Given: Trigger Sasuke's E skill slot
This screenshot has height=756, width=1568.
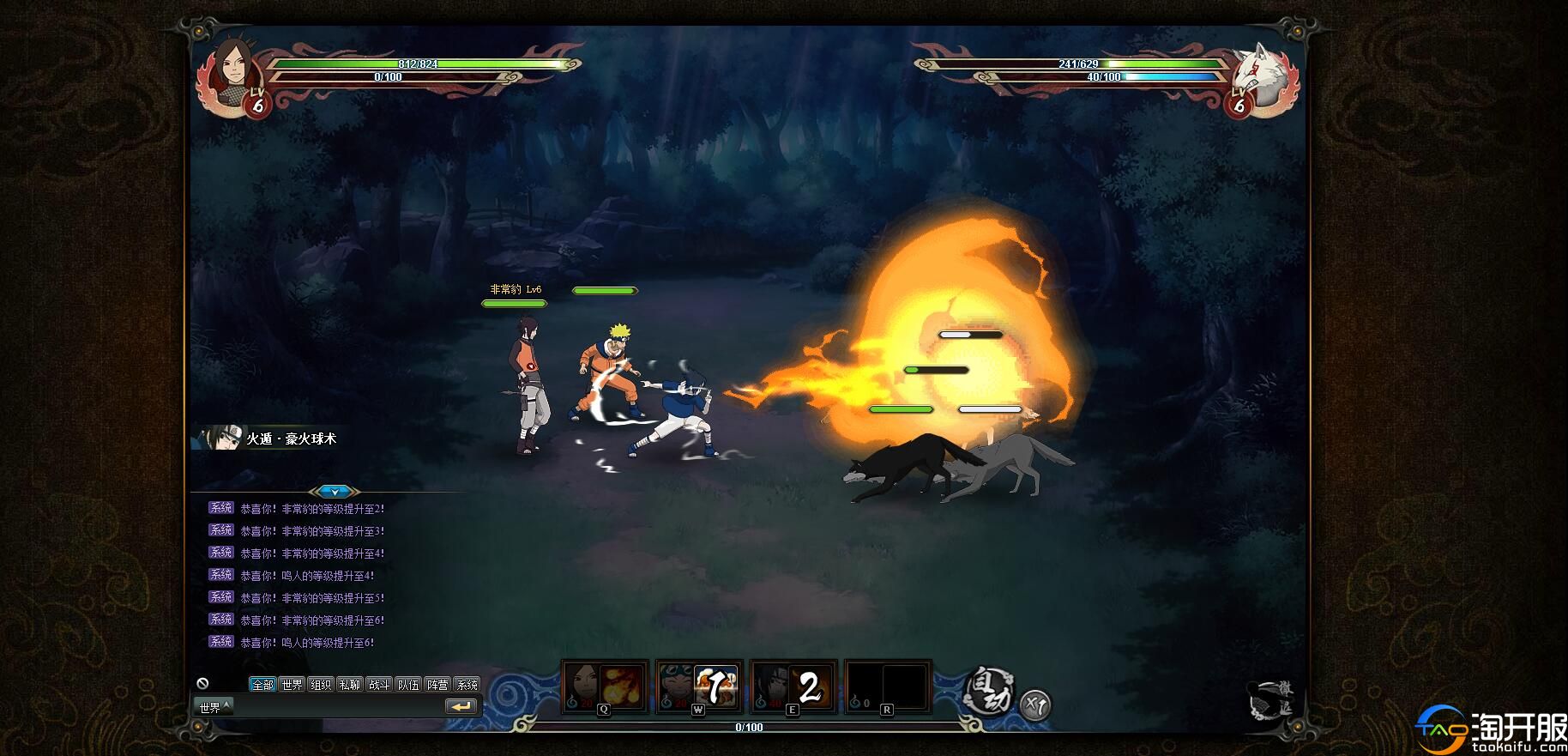Looking at the screenshot, I should [793, 686].
